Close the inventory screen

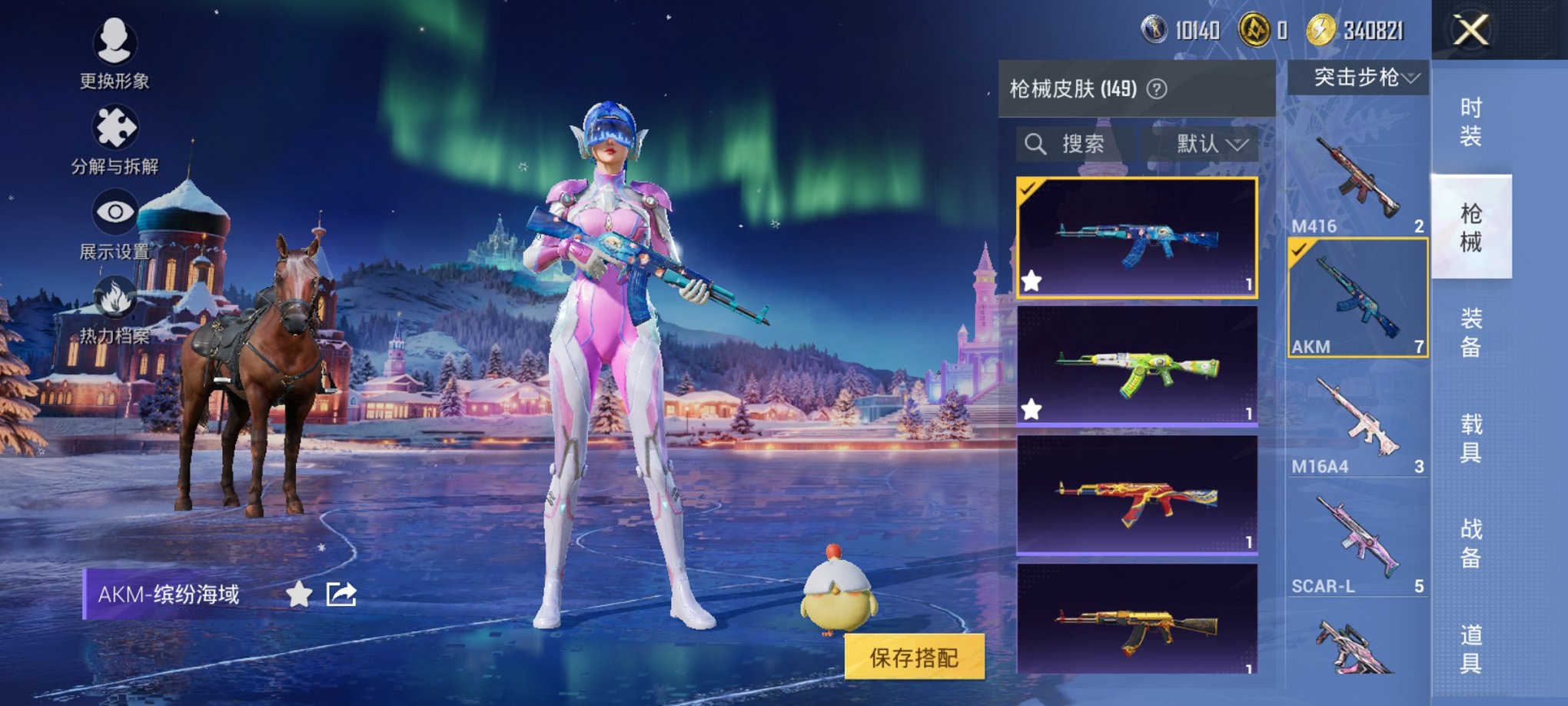click(1470, 31)
